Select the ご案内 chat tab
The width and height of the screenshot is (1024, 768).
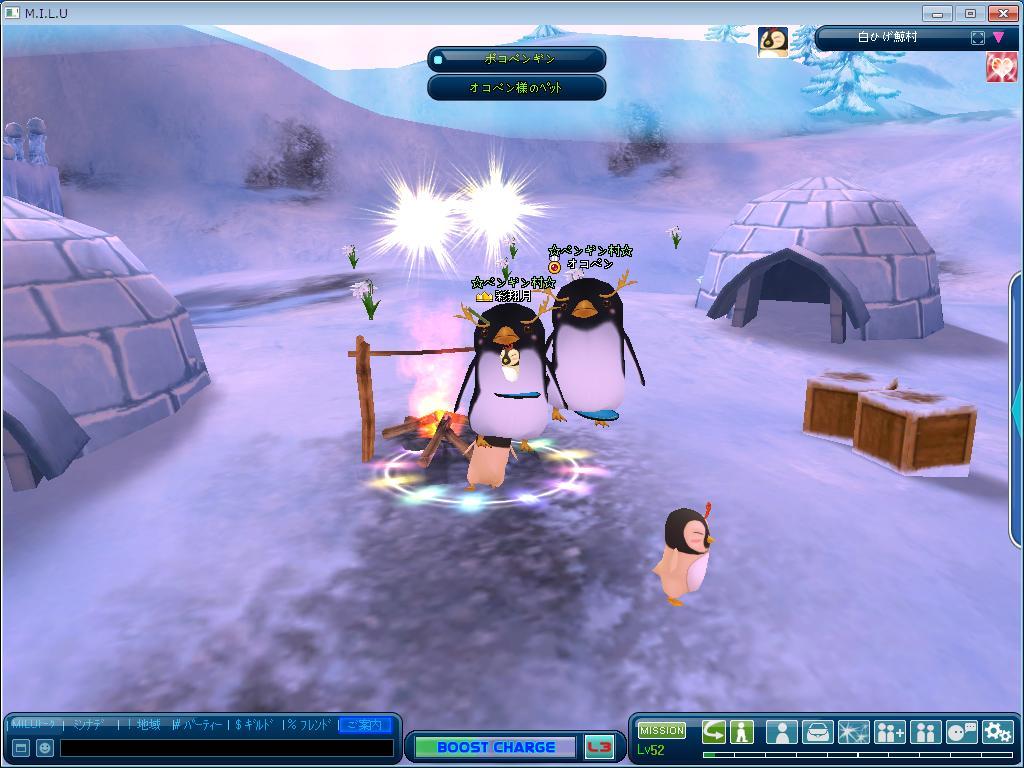(364, 725)
